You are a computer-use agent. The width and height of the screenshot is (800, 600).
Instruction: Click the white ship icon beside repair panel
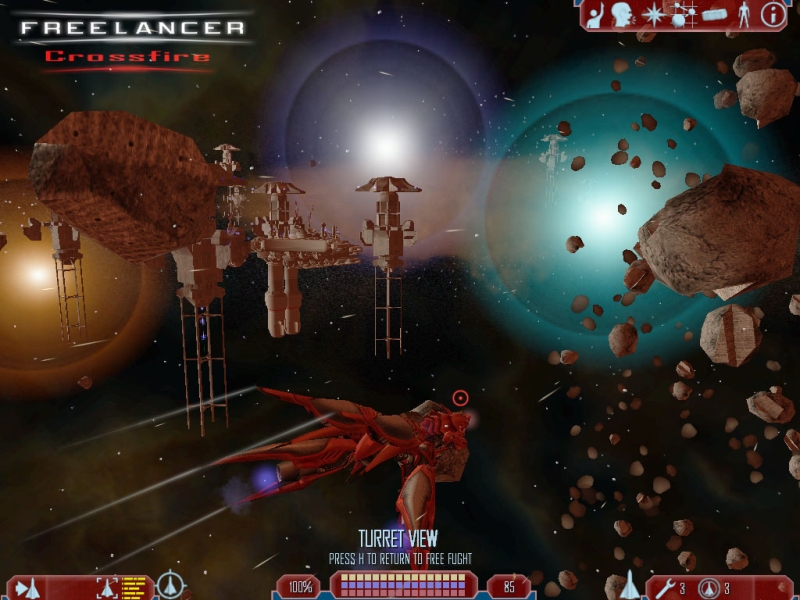[630, 584]
